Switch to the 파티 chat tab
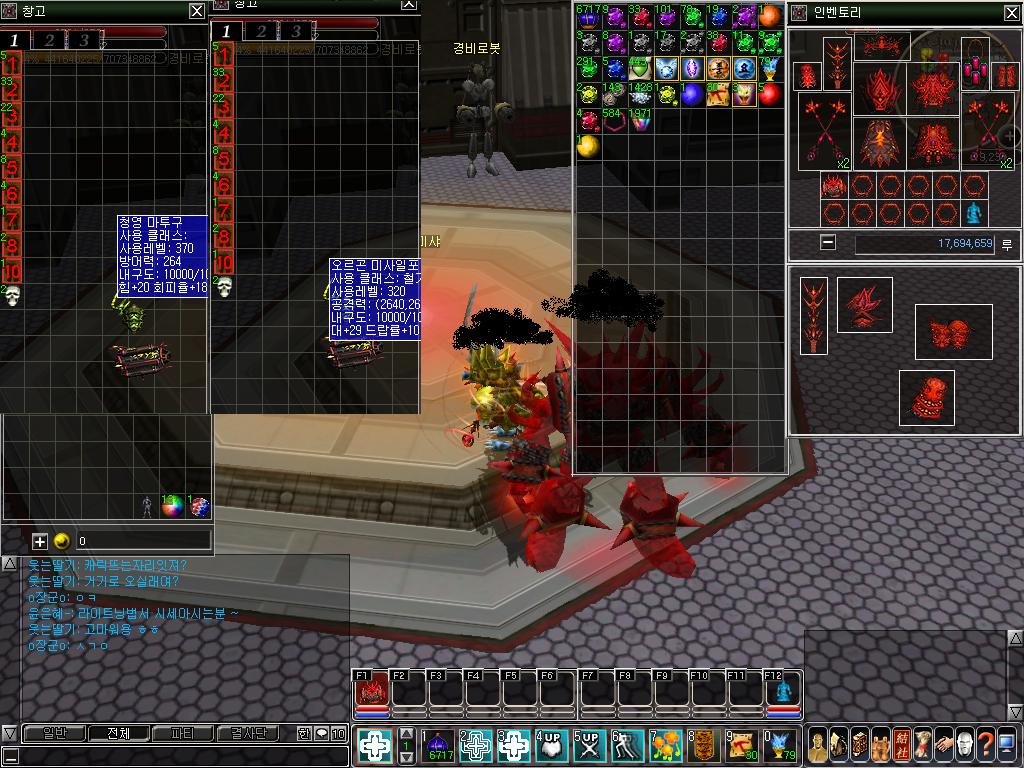 182,733
